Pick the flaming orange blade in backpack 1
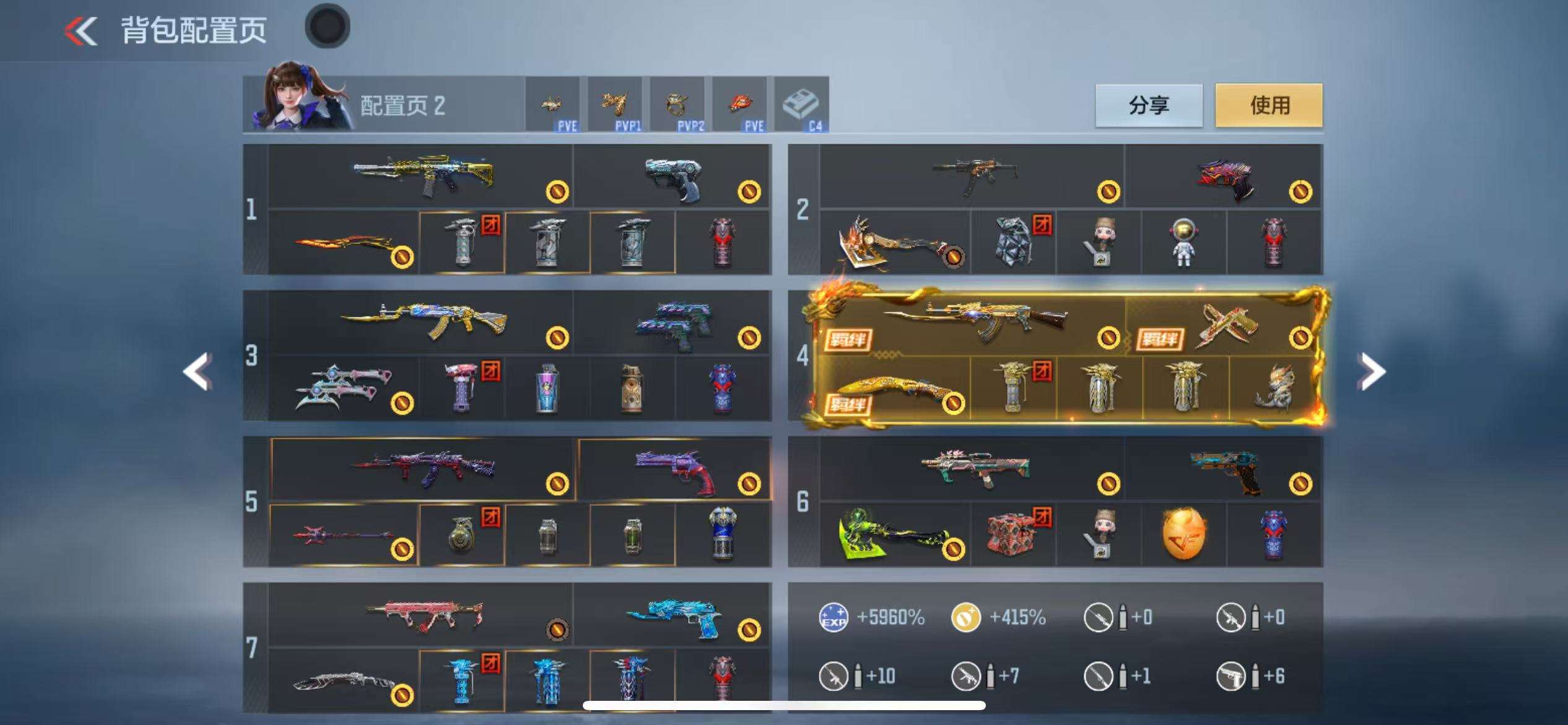The height and width of the screenshot is (725, 1568). [x=344, y=243]
